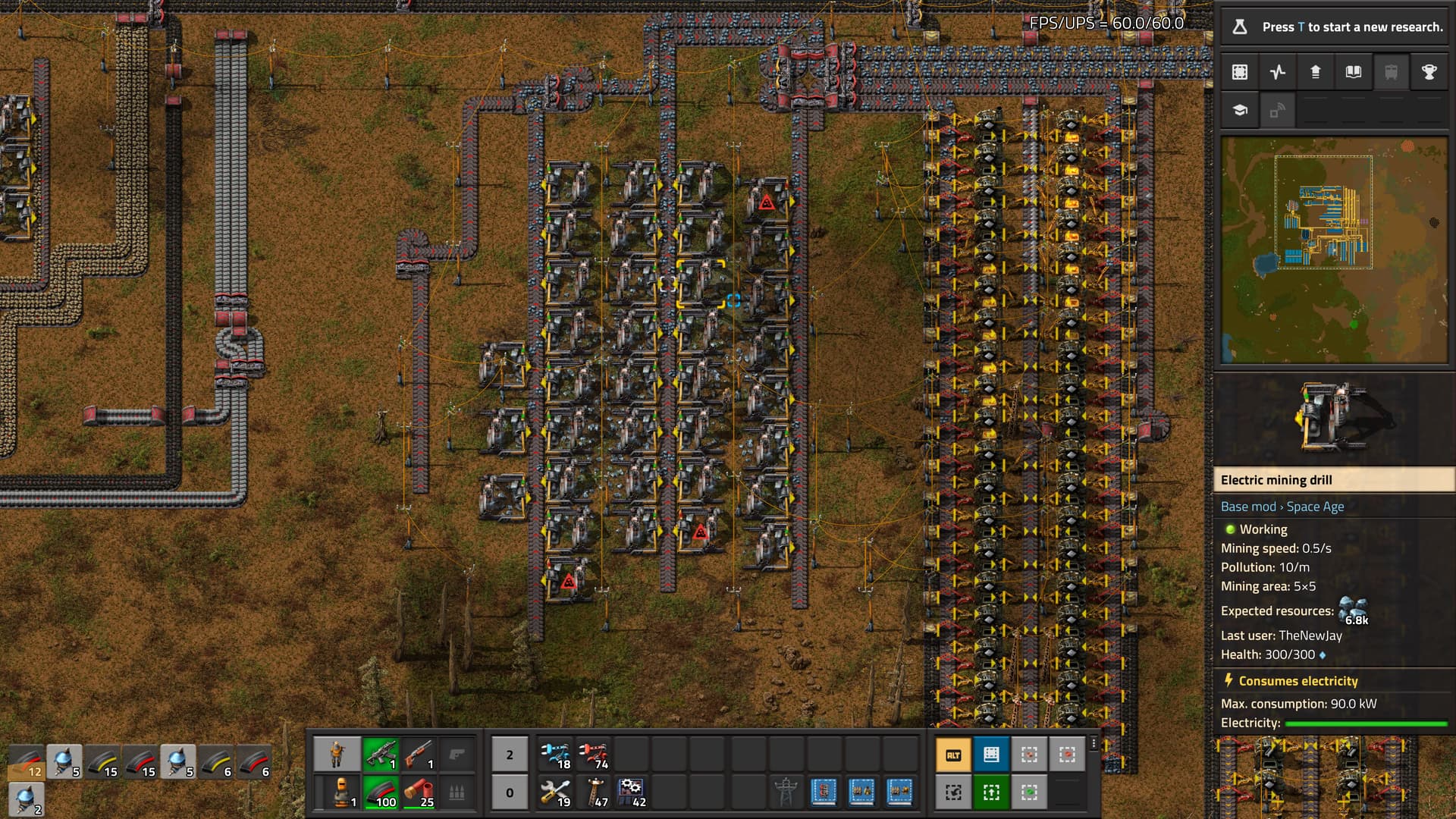Select the shotgun weapon slot
The image size is (1456, 819).
pos(419,755)
